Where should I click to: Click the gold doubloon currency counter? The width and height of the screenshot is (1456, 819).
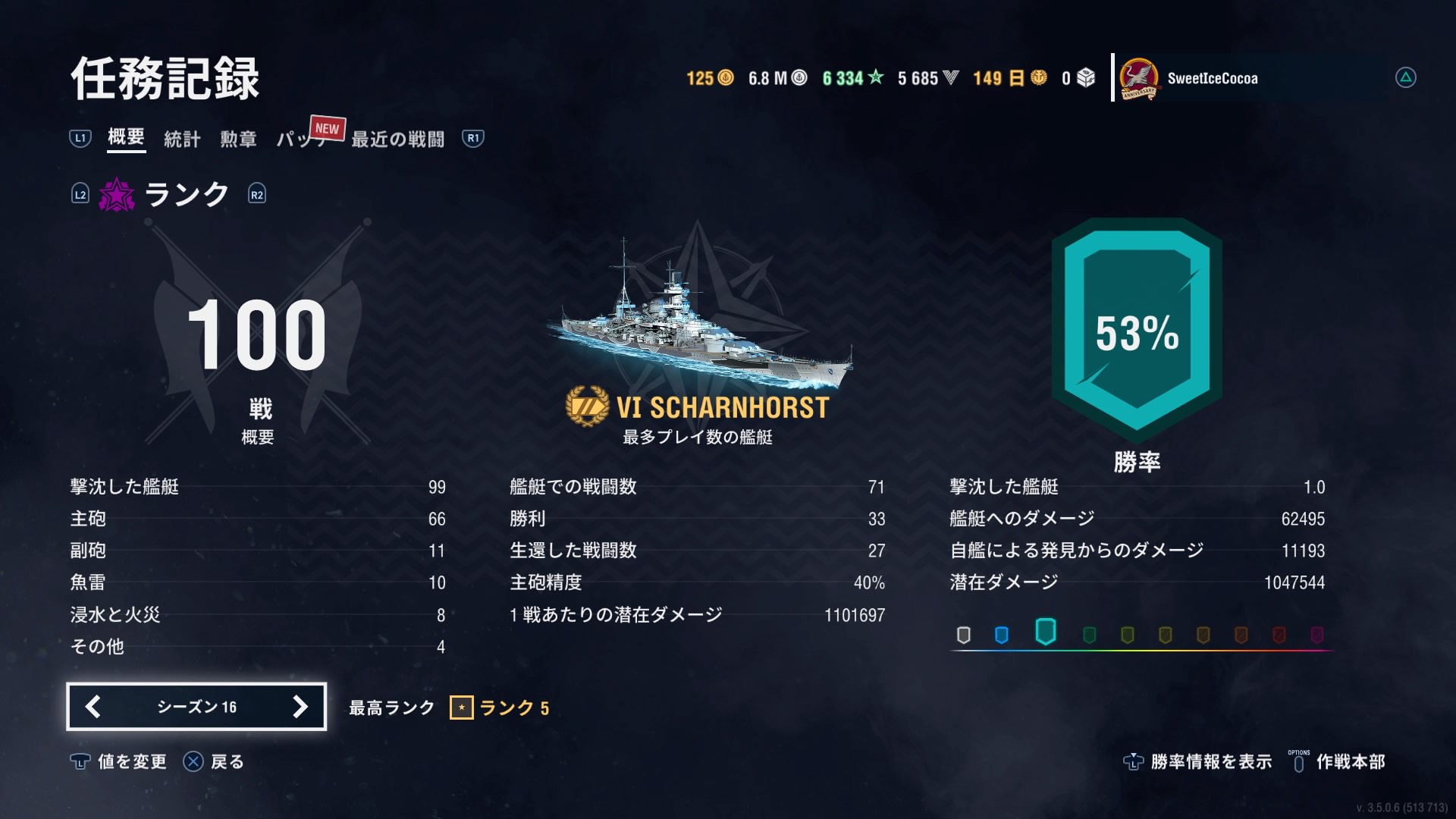point(710,78)
